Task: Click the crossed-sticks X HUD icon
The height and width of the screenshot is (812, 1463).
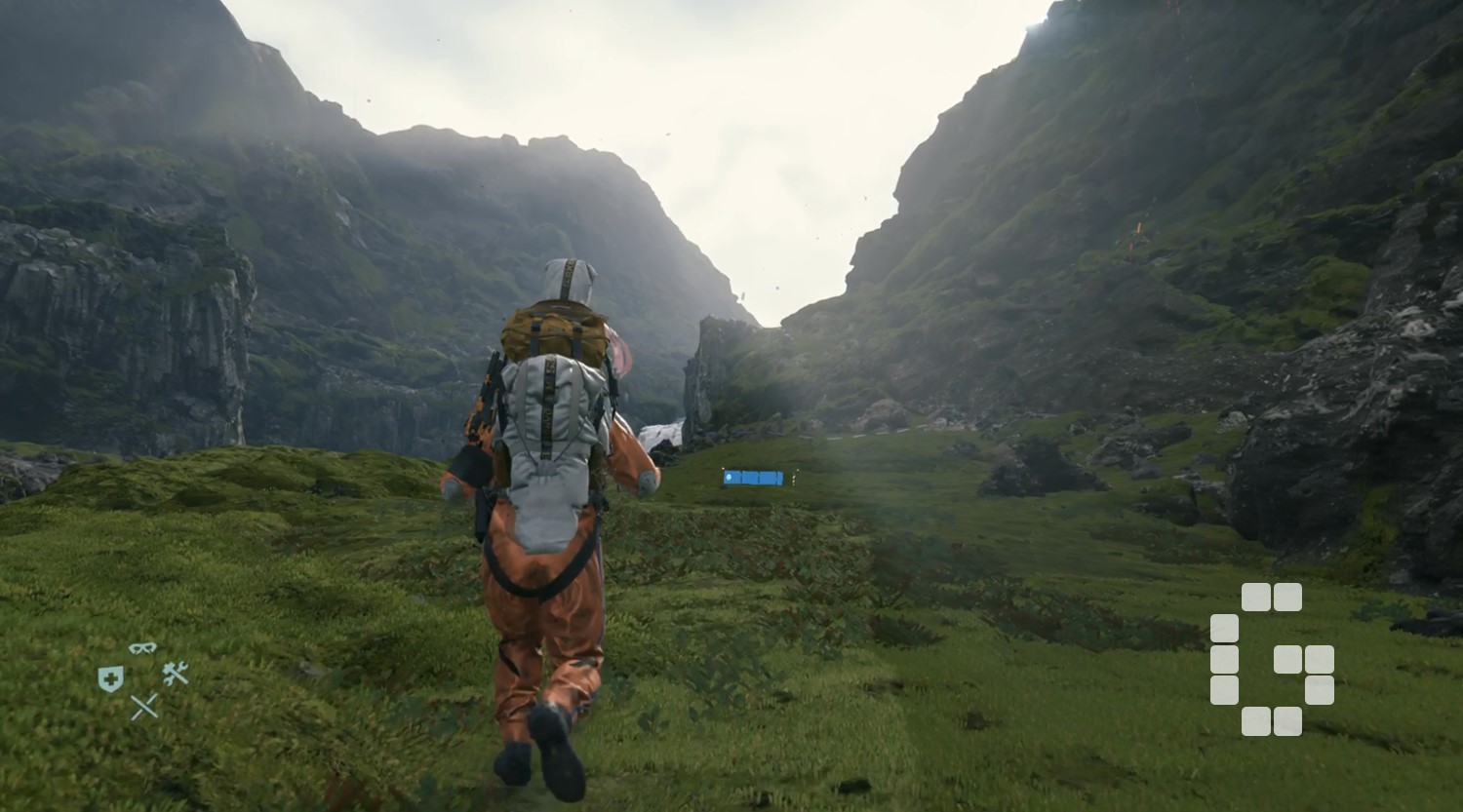Action: tap(143, 706)
